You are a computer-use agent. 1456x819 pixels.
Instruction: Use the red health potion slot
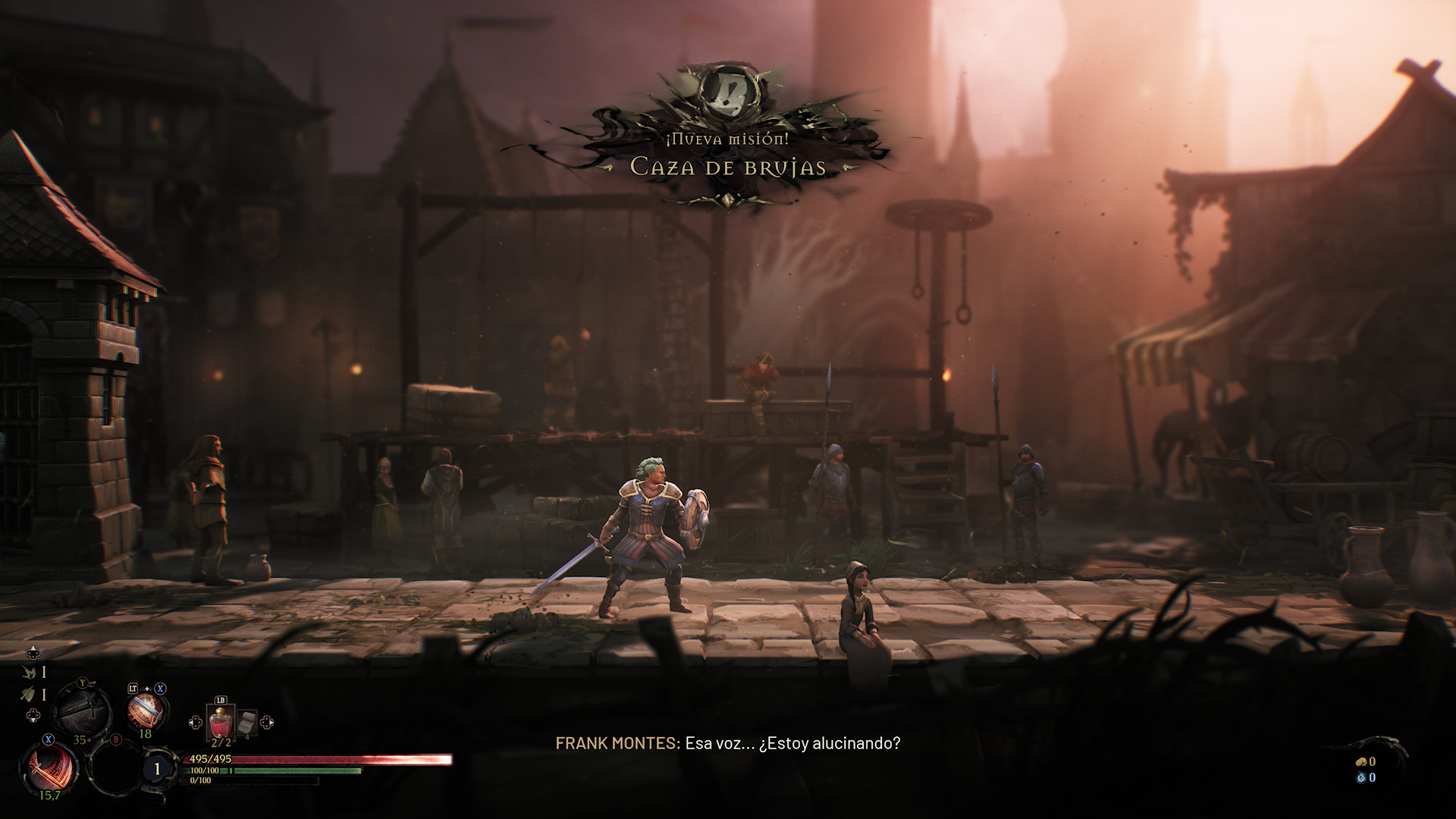tap(221, 722)
